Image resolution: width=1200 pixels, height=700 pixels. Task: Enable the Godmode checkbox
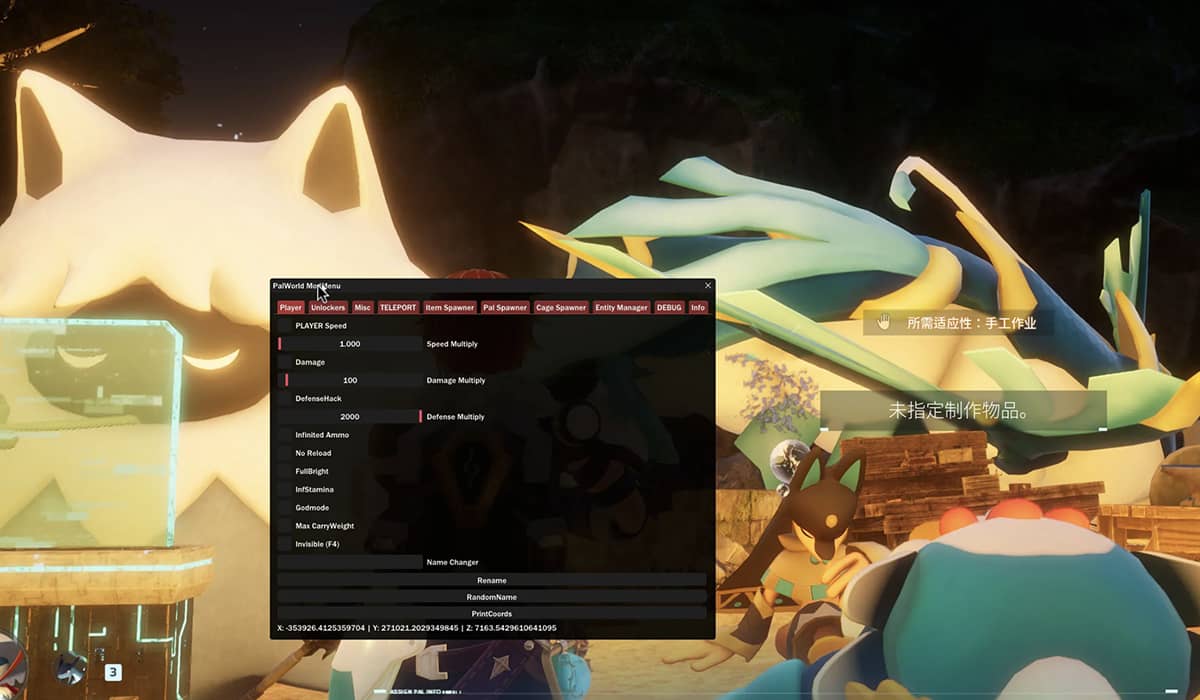pos(285,508)
